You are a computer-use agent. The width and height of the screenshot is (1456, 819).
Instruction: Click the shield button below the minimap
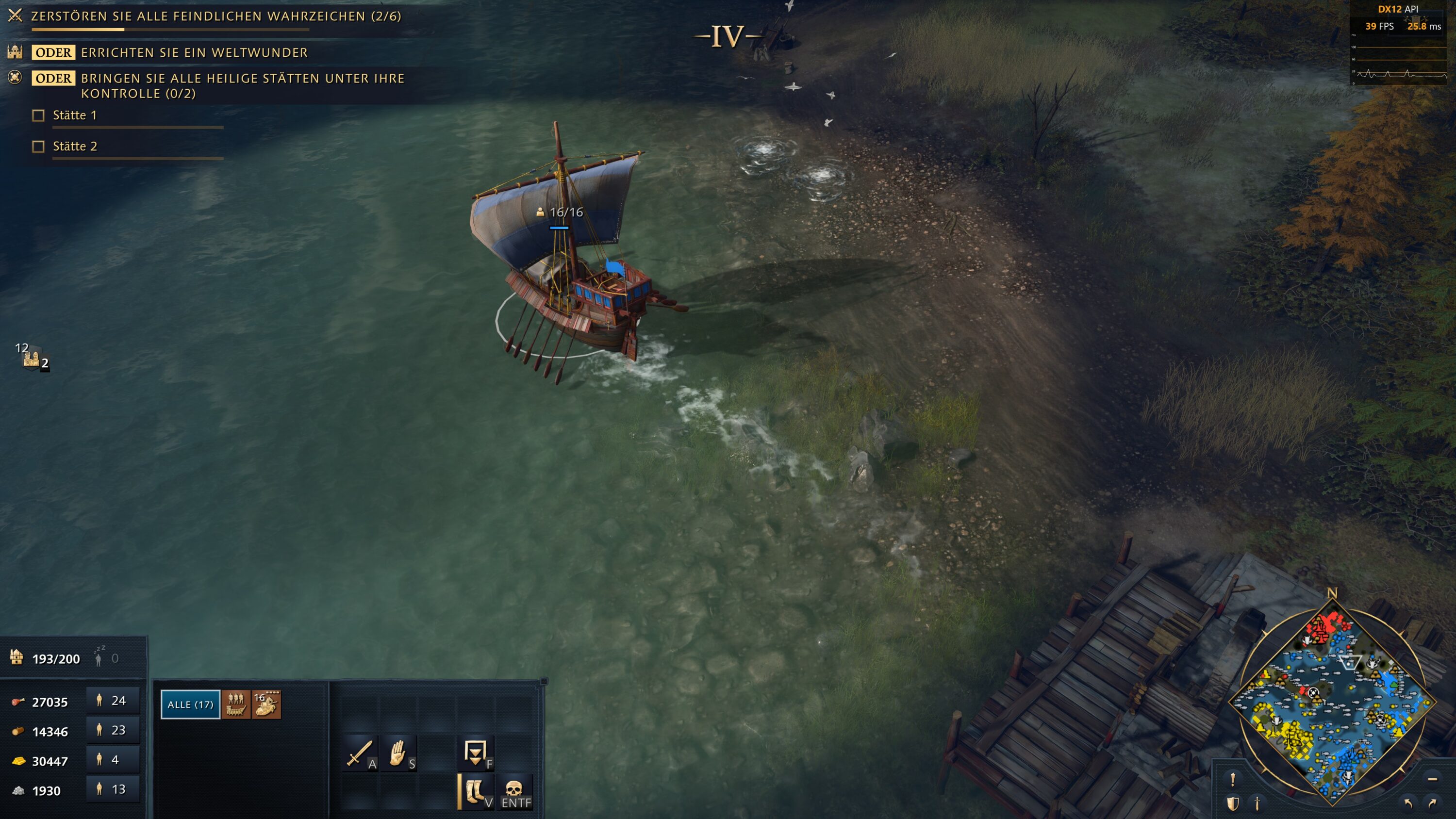(x=1233, y=803)
